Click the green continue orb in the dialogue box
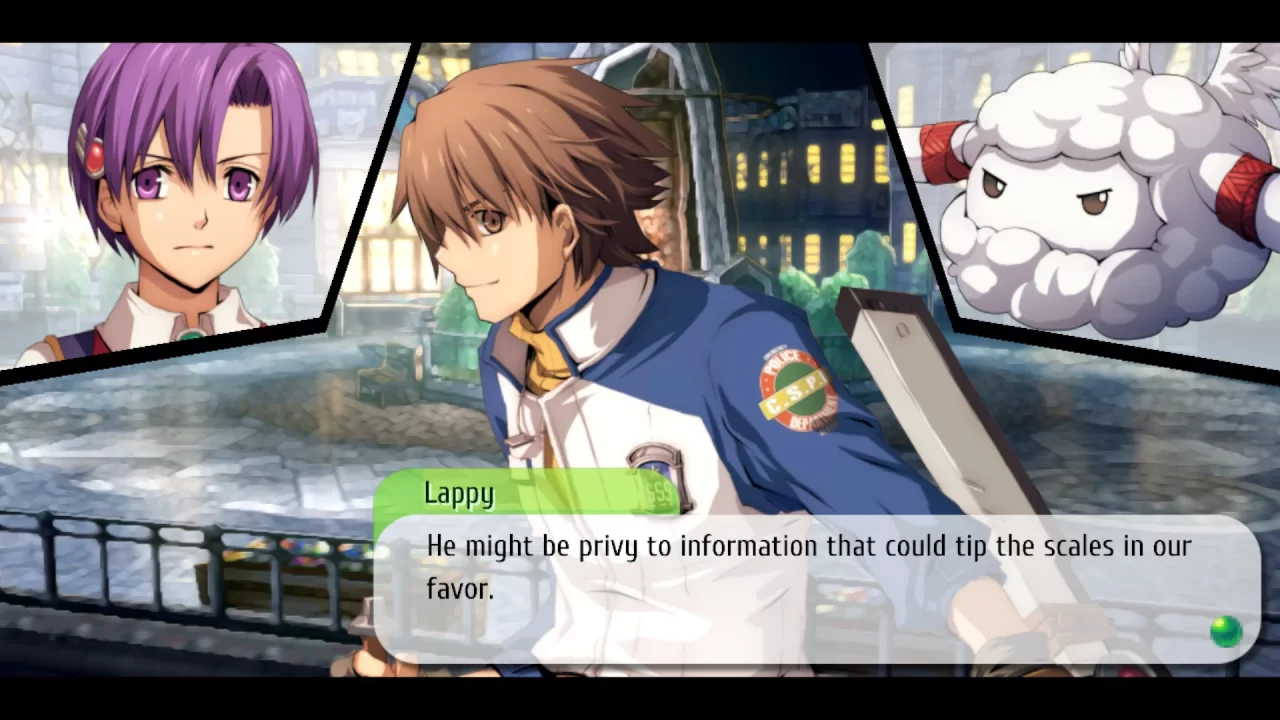The height and width of the screenshot is (720, 1280). (1226, 631)
